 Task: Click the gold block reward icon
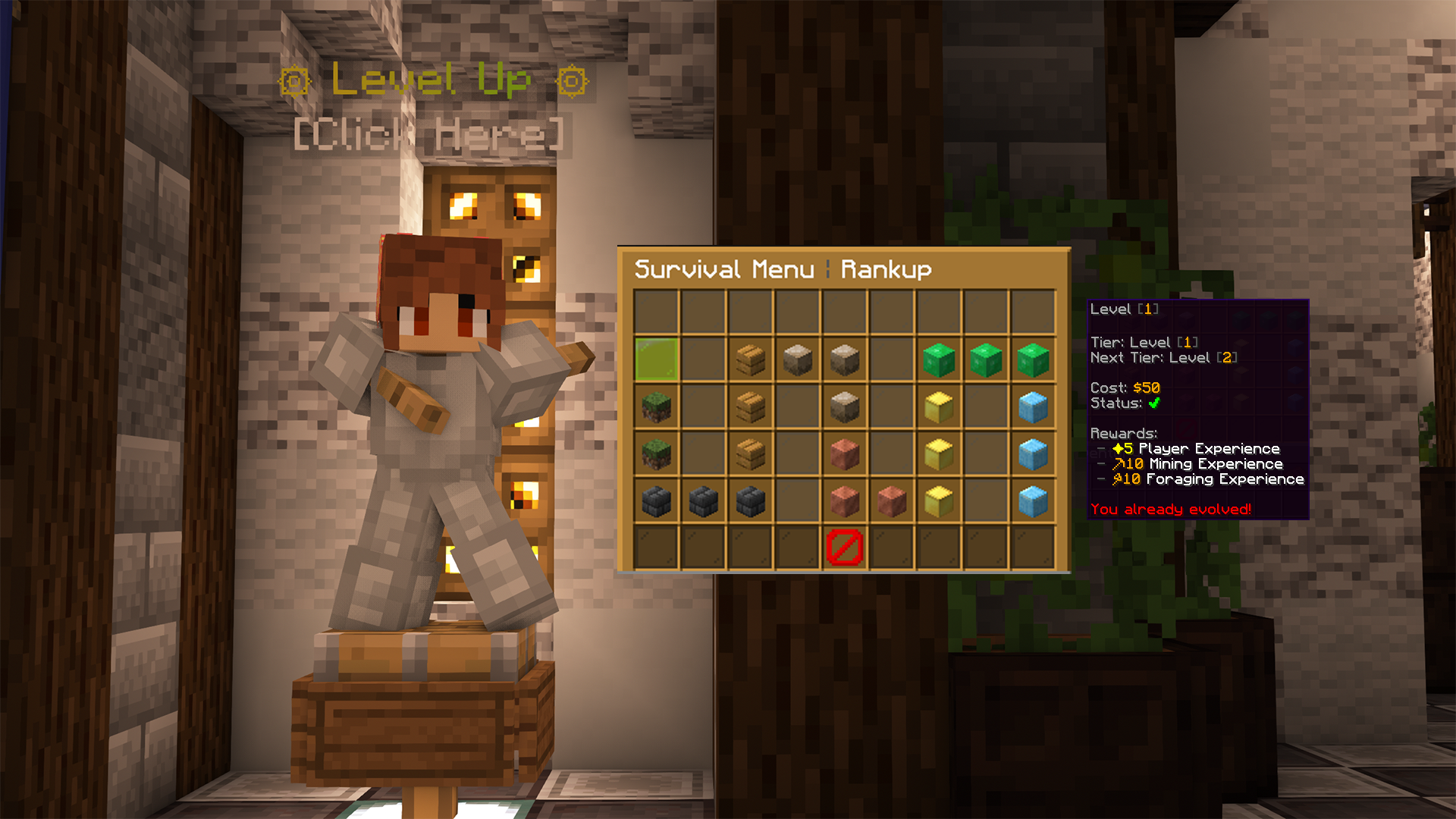[937, 407]
